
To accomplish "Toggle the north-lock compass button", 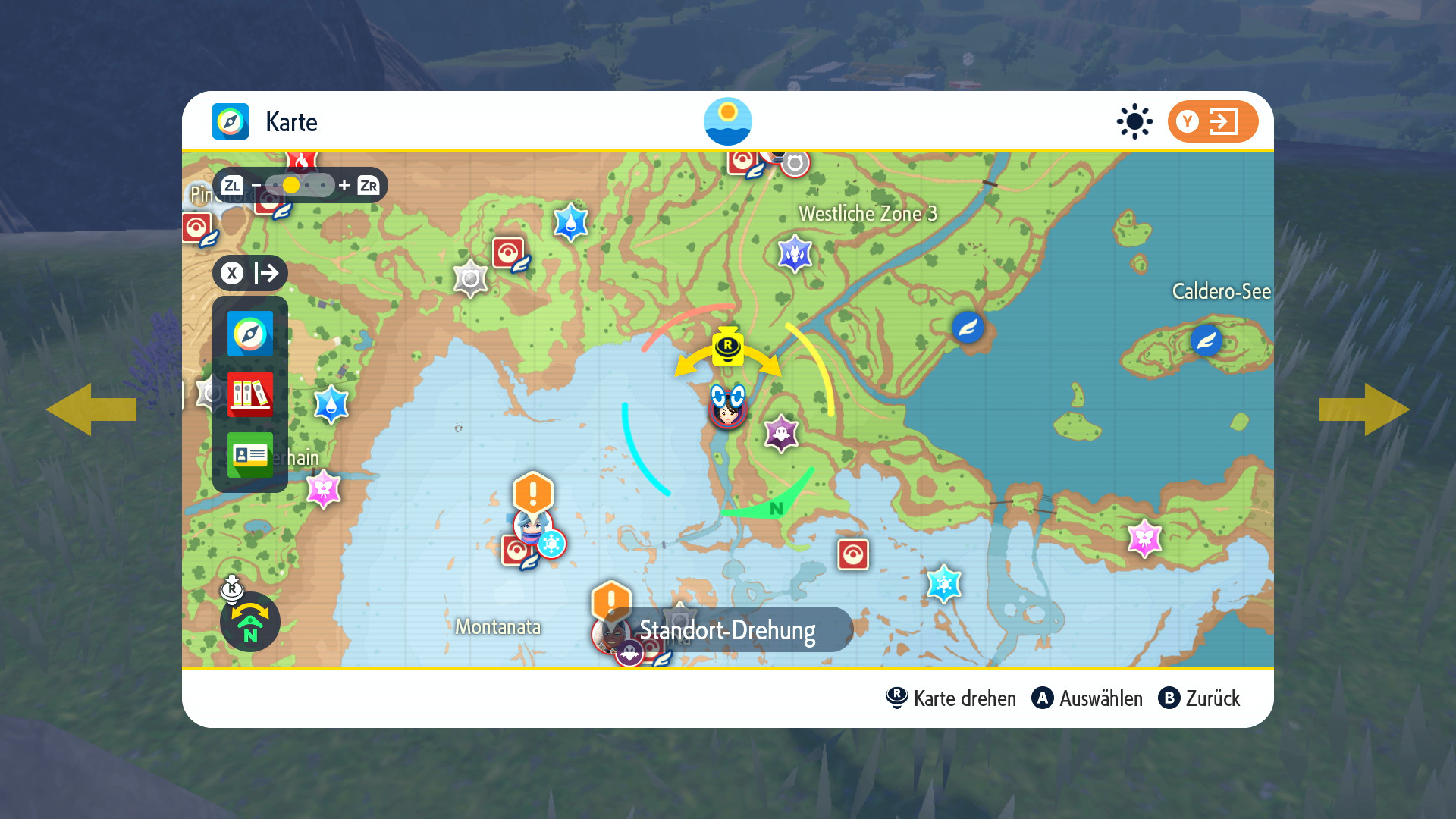I will point(249,622).
